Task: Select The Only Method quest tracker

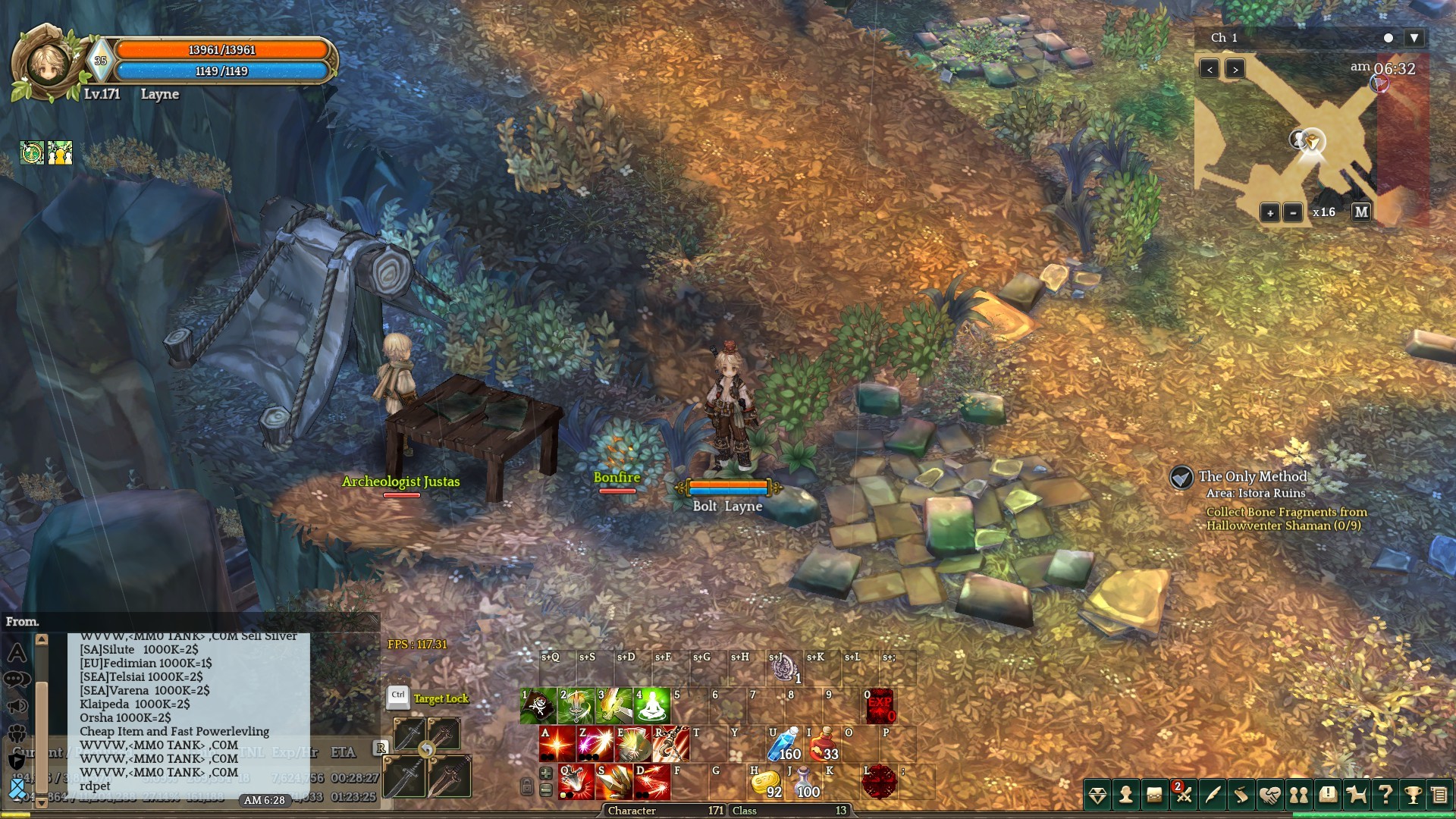Action: tap(1252, 477)
